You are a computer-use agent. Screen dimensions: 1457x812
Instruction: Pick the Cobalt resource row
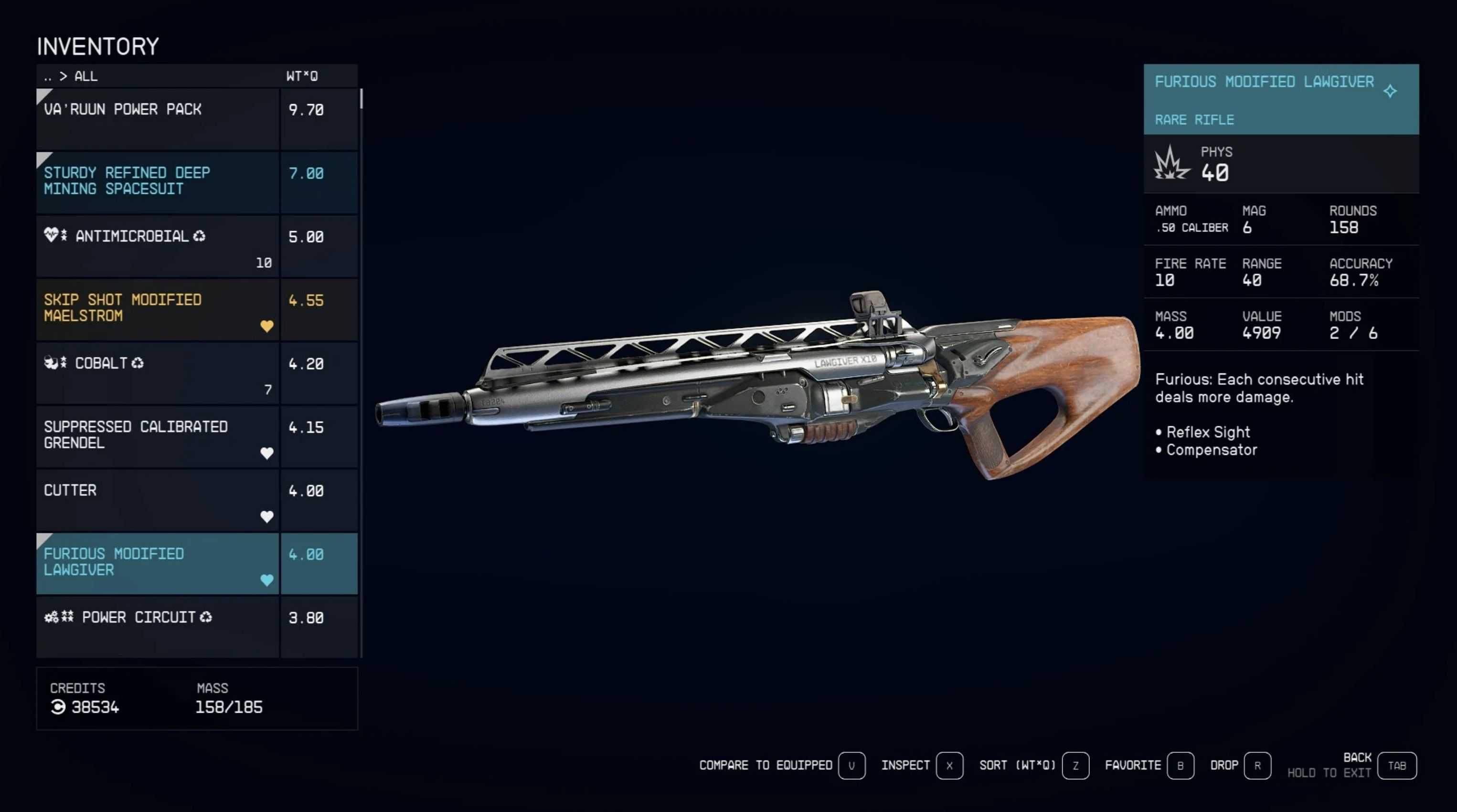pos(157,373)
